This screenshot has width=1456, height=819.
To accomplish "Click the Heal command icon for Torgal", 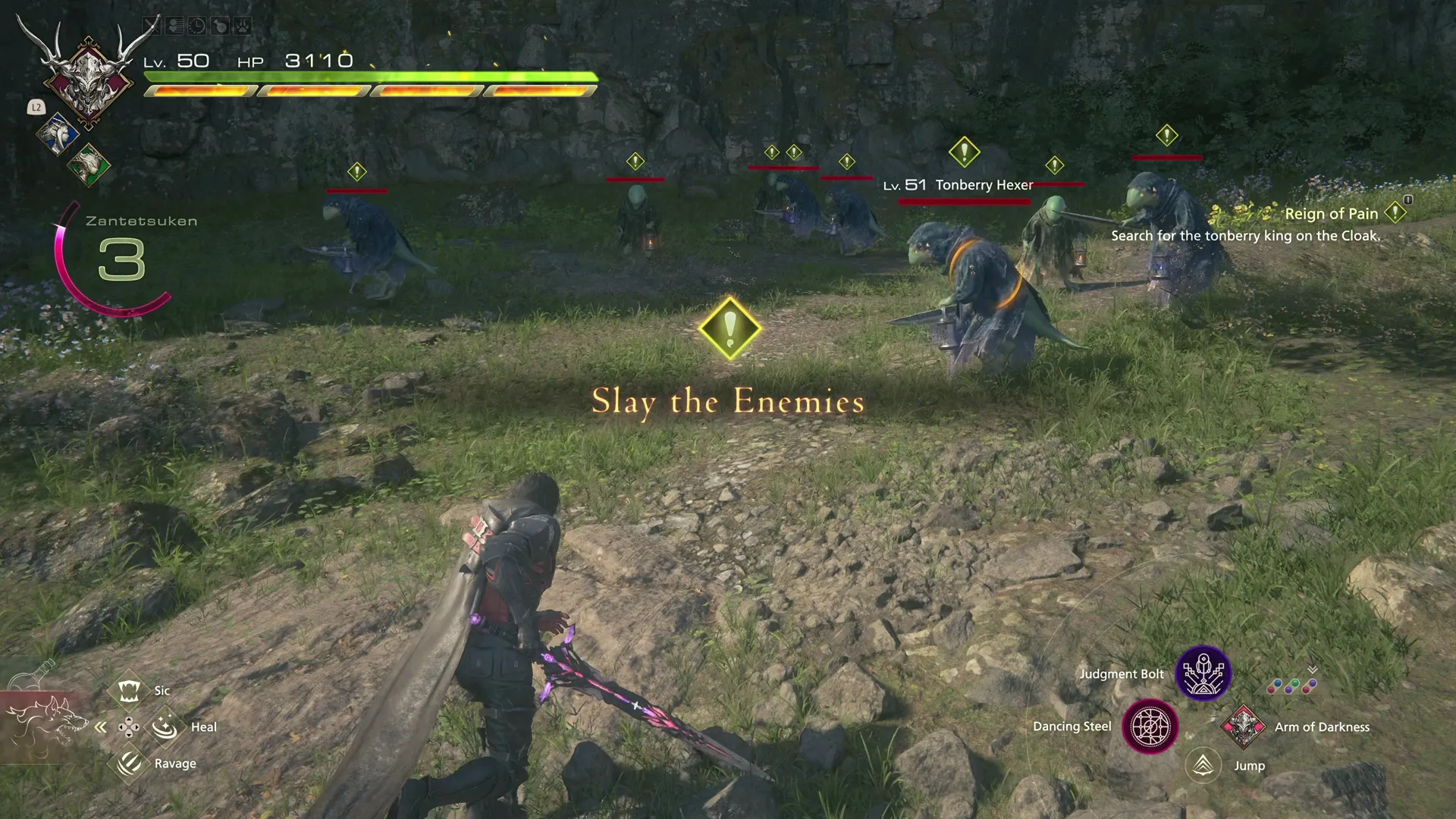I will [x=165, y=726].
